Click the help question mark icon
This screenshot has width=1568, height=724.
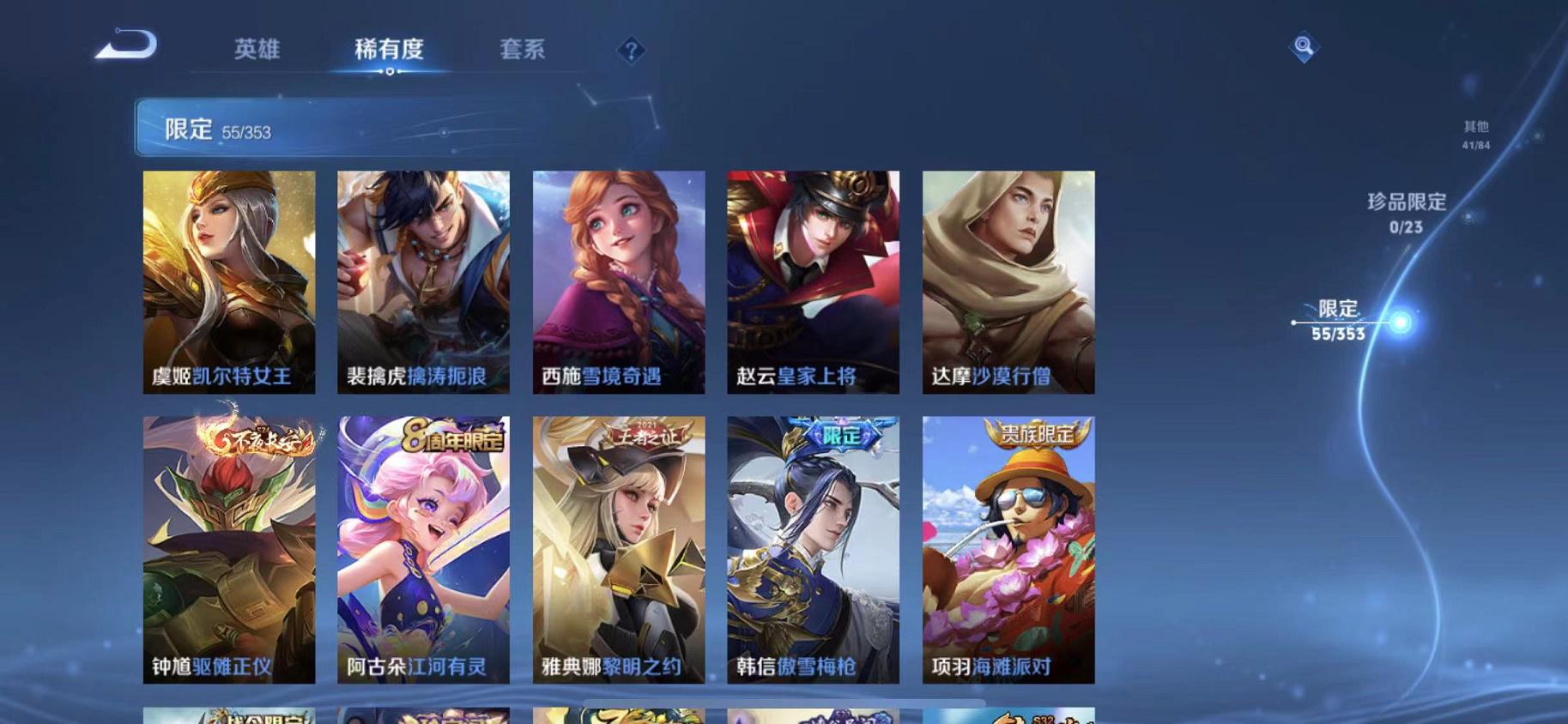(633, 51)
